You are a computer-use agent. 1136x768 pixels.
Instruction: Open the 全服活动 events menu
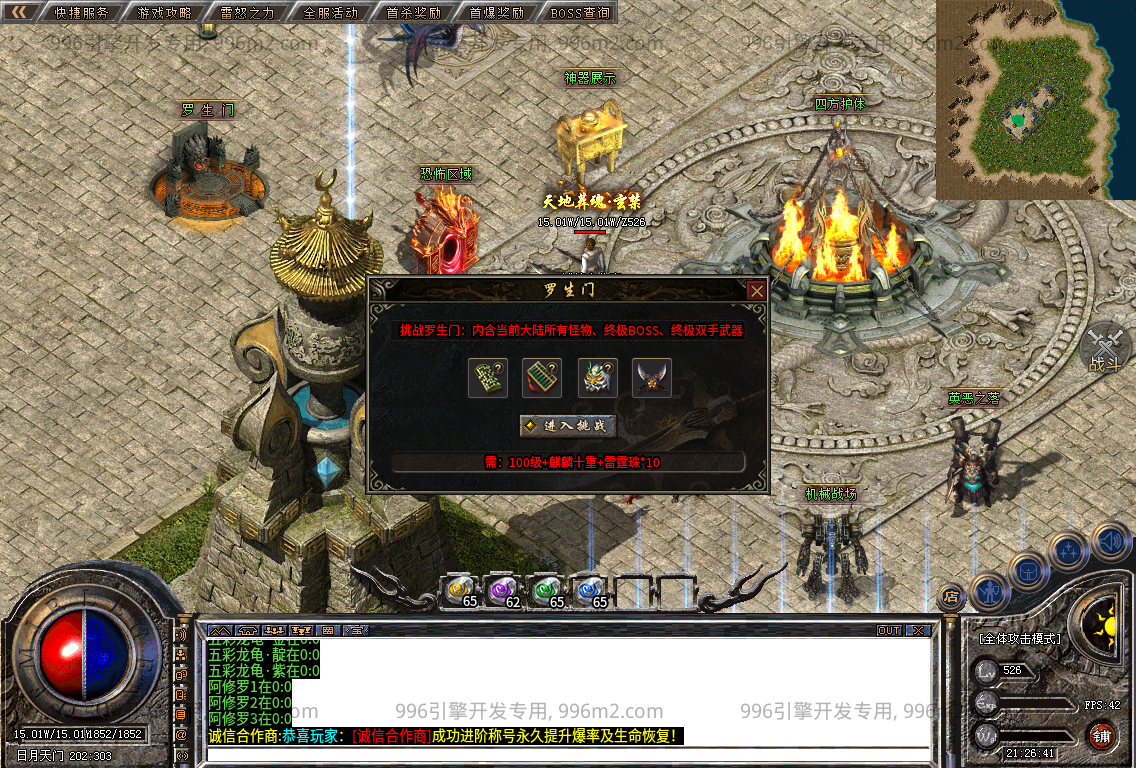tap(330, 13)
